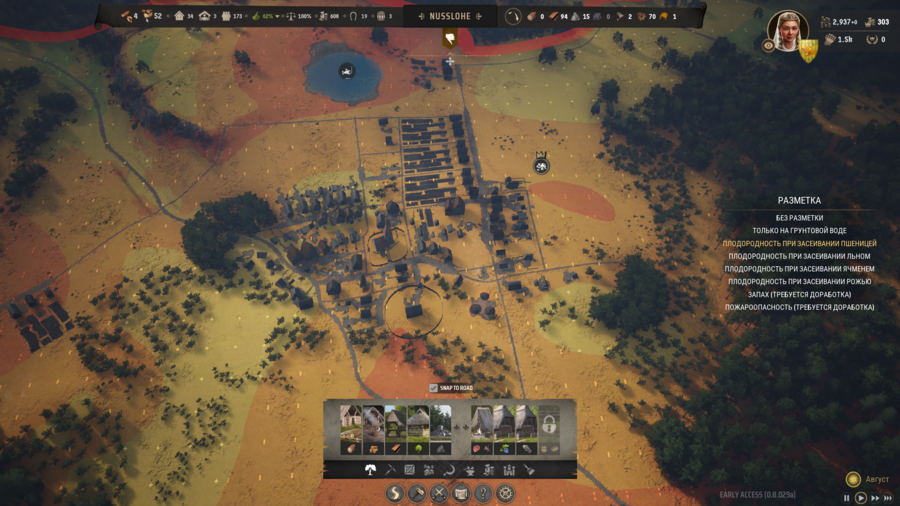This screenshot has height=506, width=900.
Task: Open settings with the gear button
Action: 505,494
